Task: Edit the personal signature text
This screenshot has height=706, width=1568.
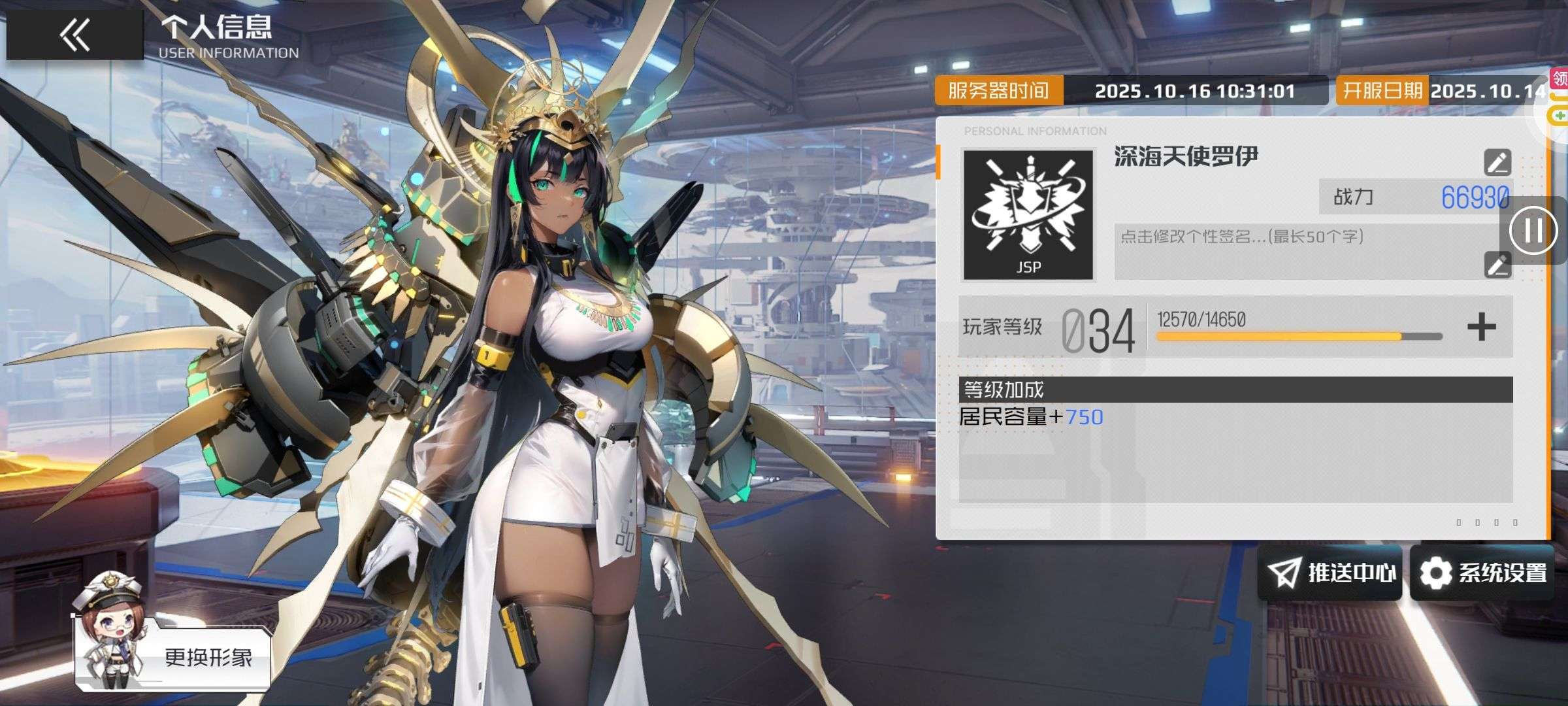Action: pos(1497,265)
